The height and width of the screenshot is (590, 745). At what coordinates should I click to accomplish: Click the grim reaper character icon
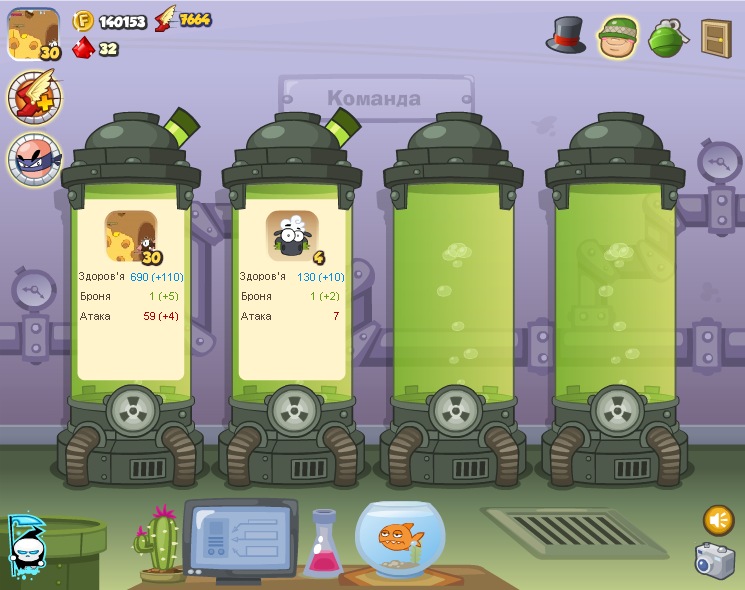click(x=24, y=547)
